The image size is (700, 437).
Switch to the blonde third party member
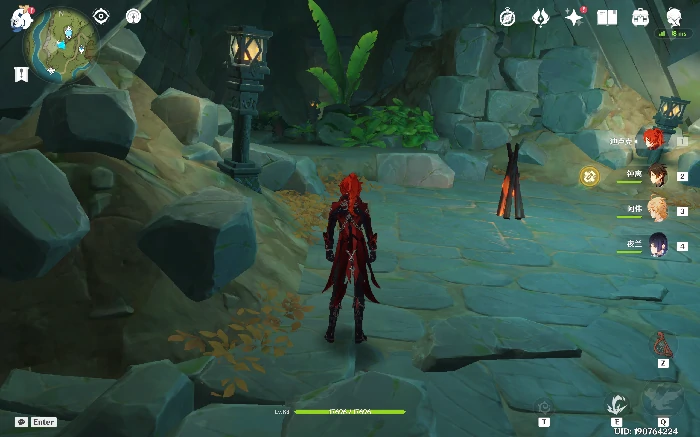[x=657, y=209]
